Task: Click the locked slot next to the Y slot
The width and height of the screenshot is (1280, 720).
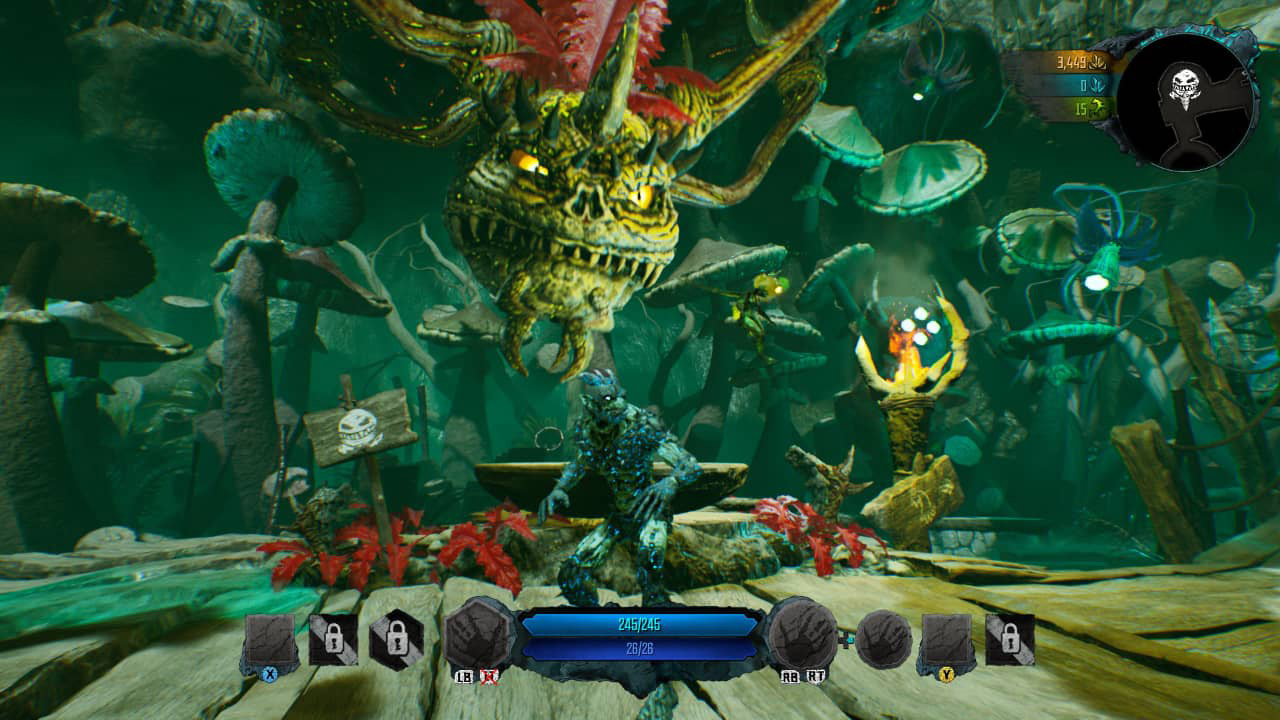Action: click(x=1010, y=640)
